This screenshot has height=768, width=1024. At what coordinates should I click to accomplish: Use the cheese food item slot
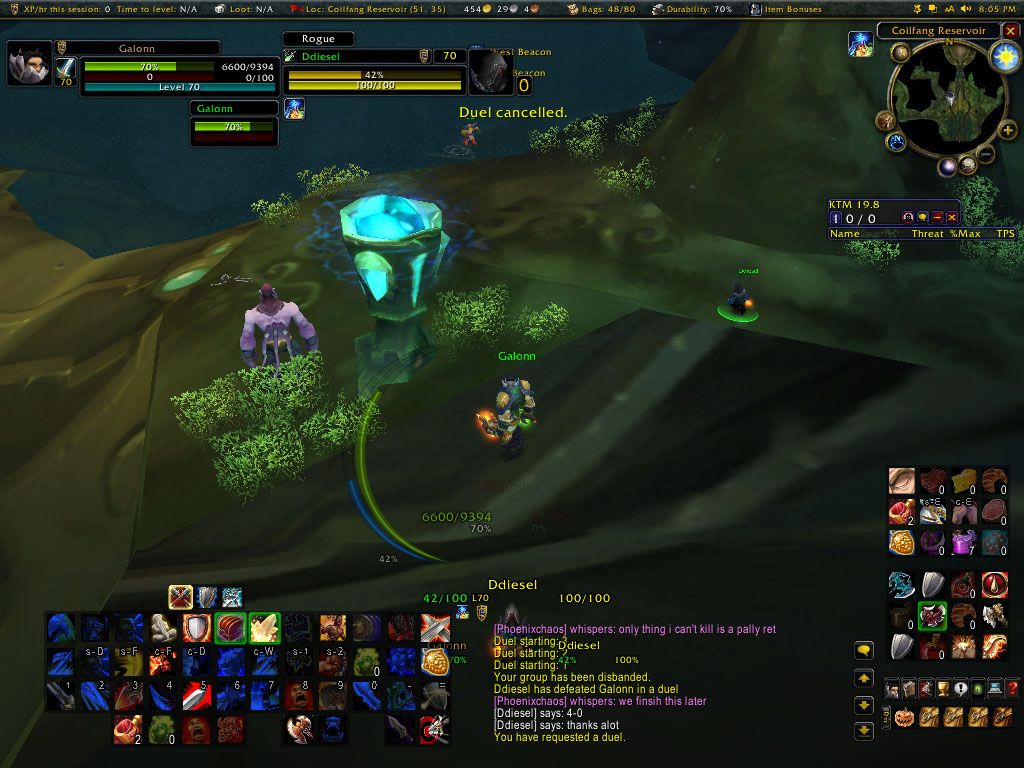pyautogui.click(x=964, y=481)
